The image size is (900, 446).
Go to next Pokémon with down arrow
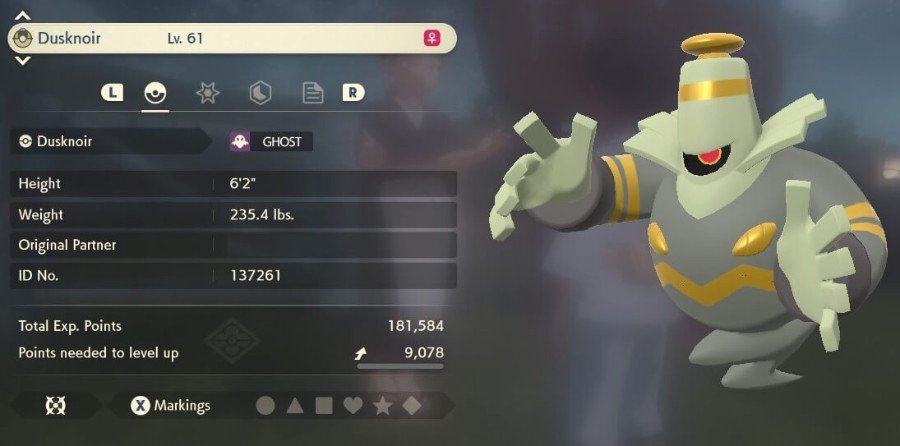tap(24, 61)
